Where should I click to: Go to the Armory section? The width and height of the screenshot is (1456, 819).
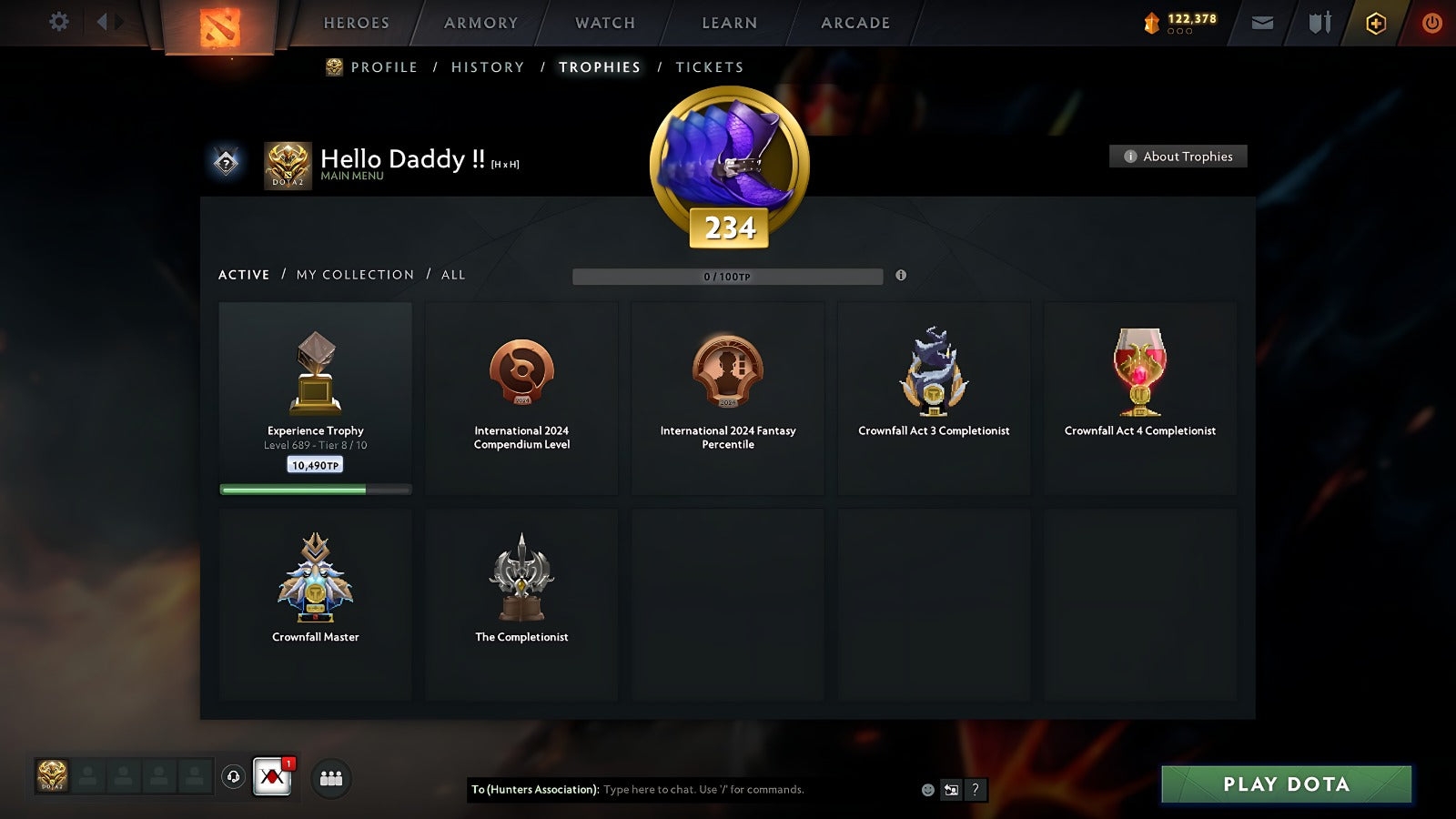(480, 23)
